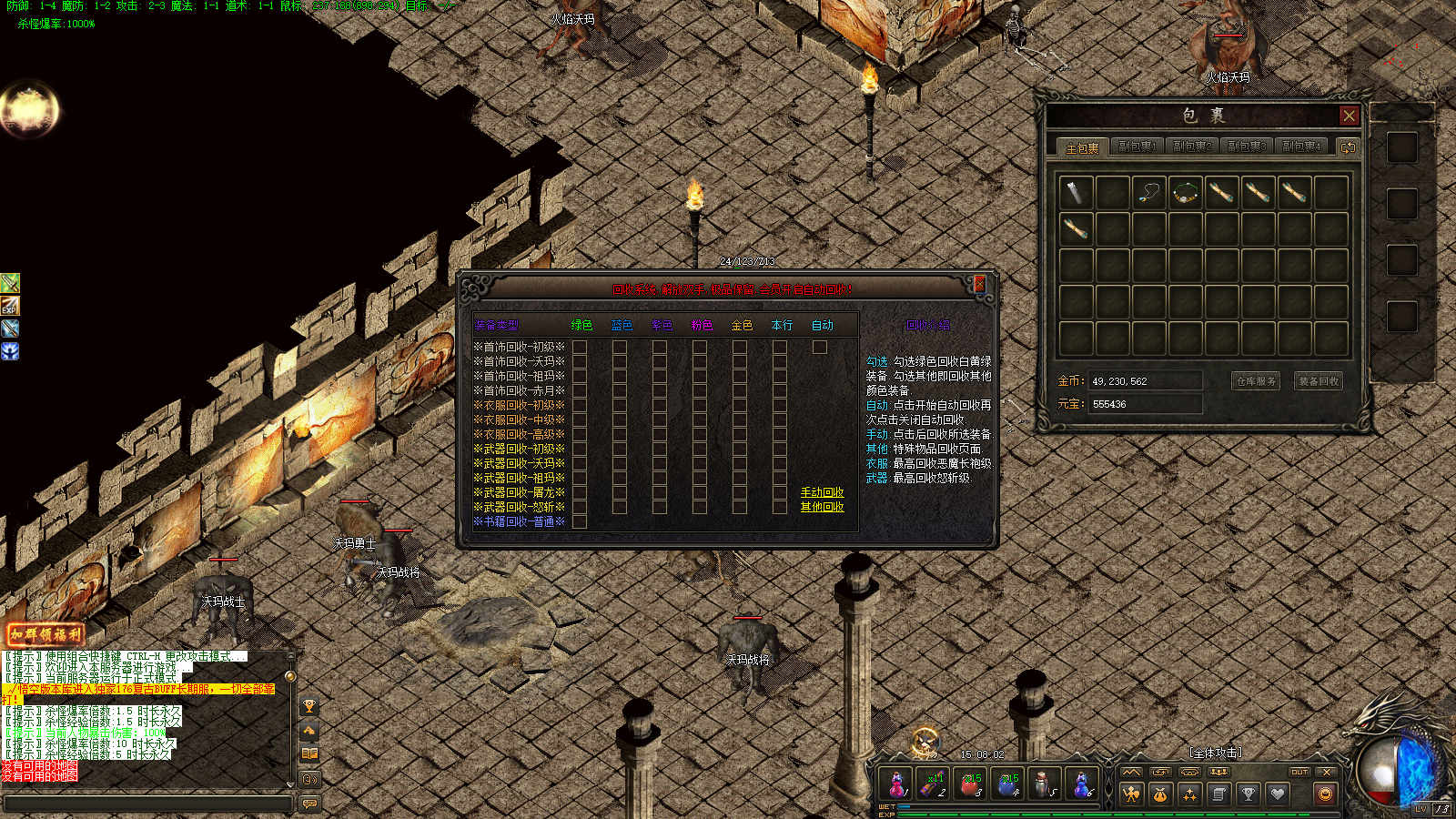Viewport: 1456px width, 819px height.
Task: Switch to the 副包裹3 tab
Action: (x=1246, y=147)
